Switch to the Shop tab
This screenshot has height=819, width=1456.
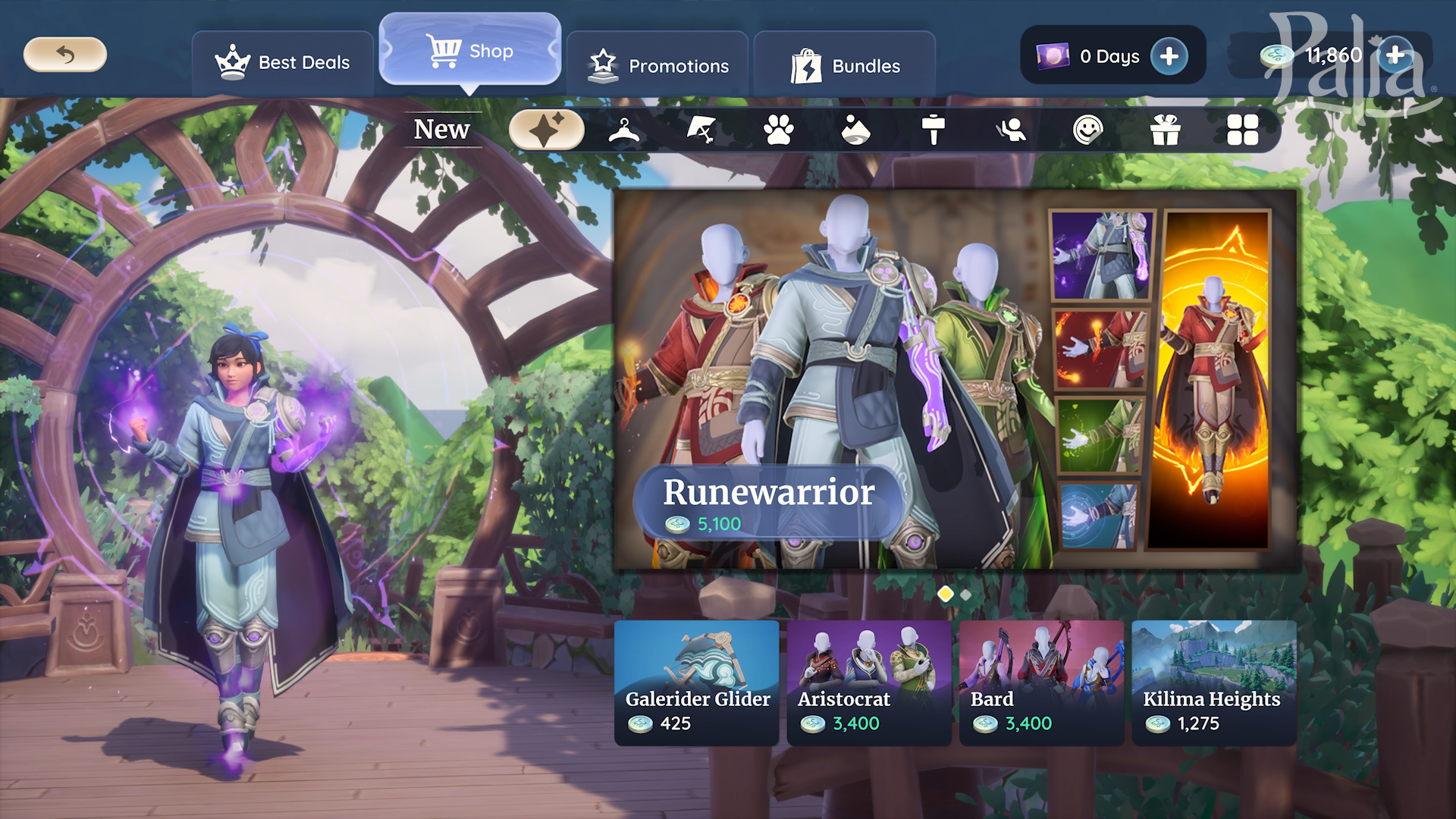pos(470,51)
